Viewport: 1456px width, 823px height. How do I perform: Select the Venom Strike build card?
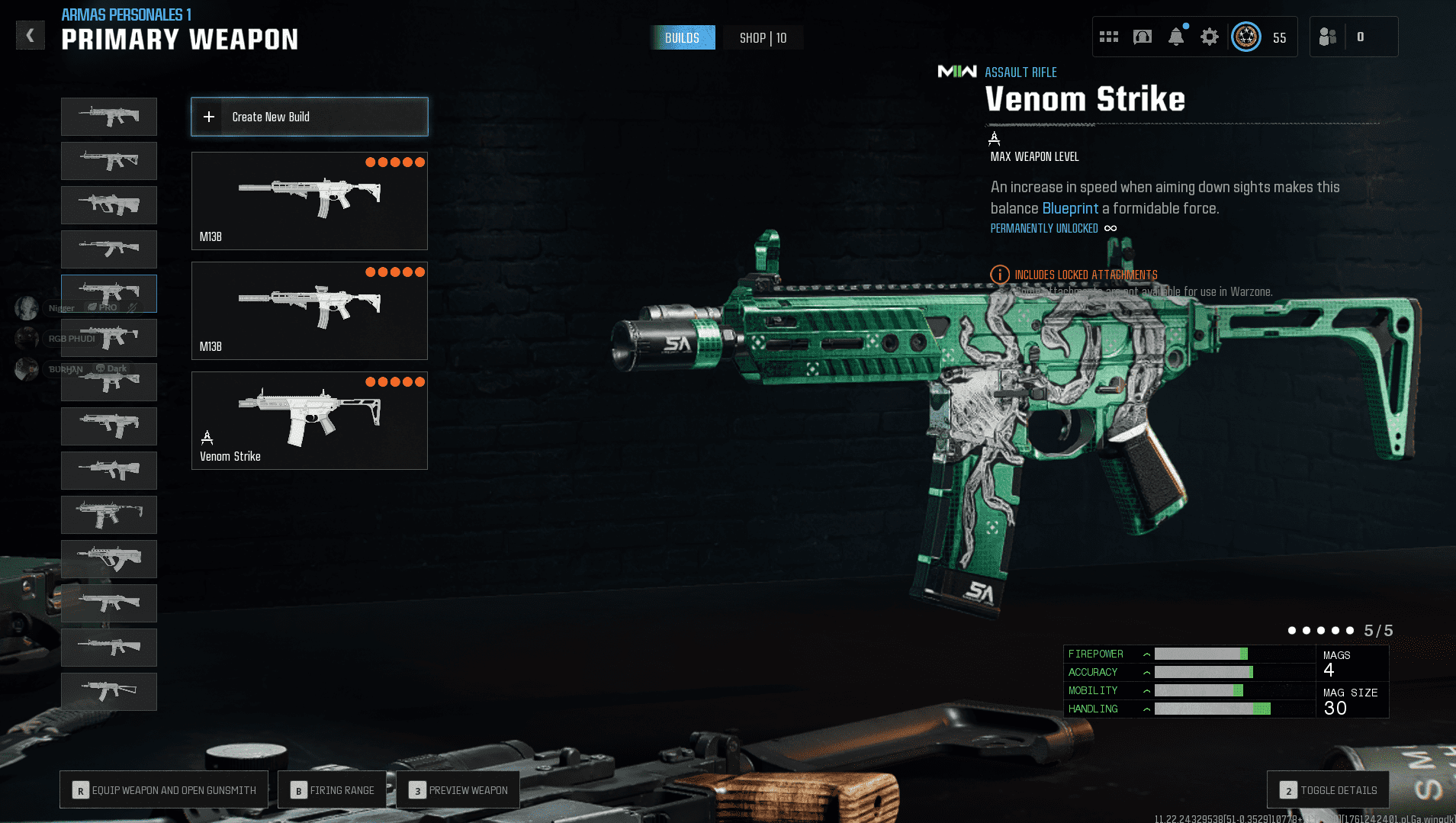click(309, 420)
